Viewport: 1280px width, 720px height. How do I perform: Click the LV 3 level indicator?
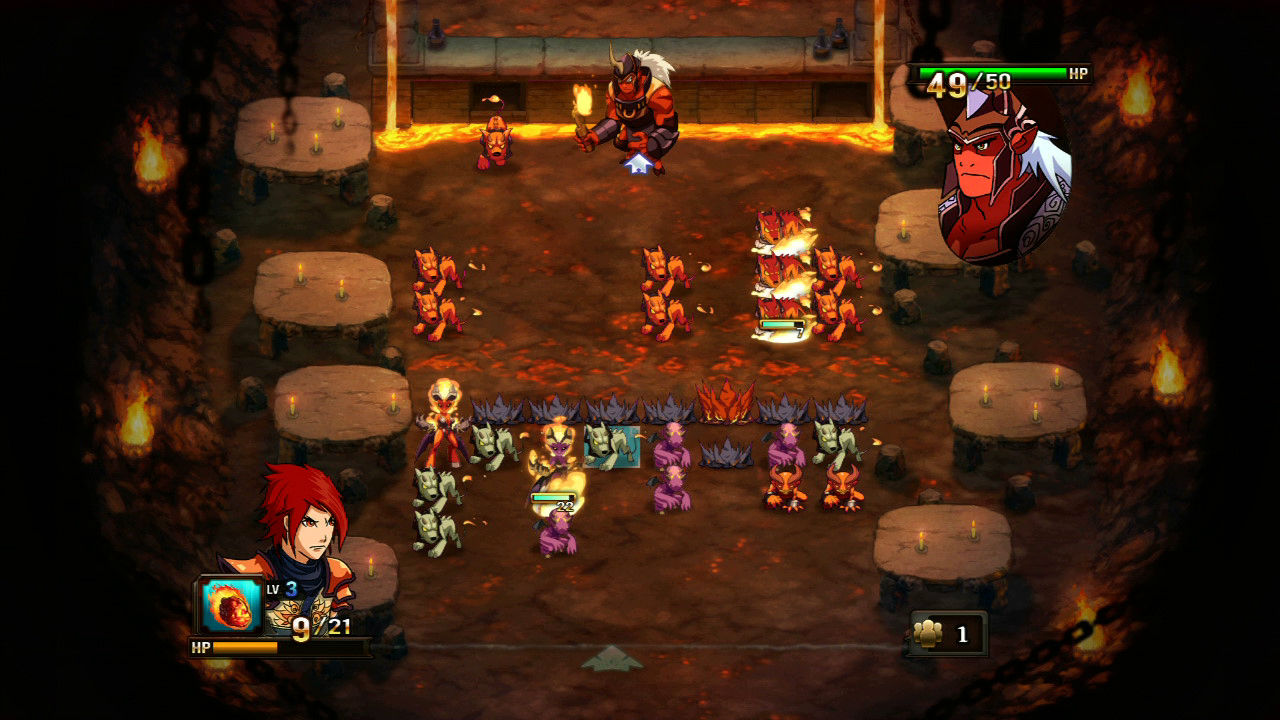pos(281,588)
